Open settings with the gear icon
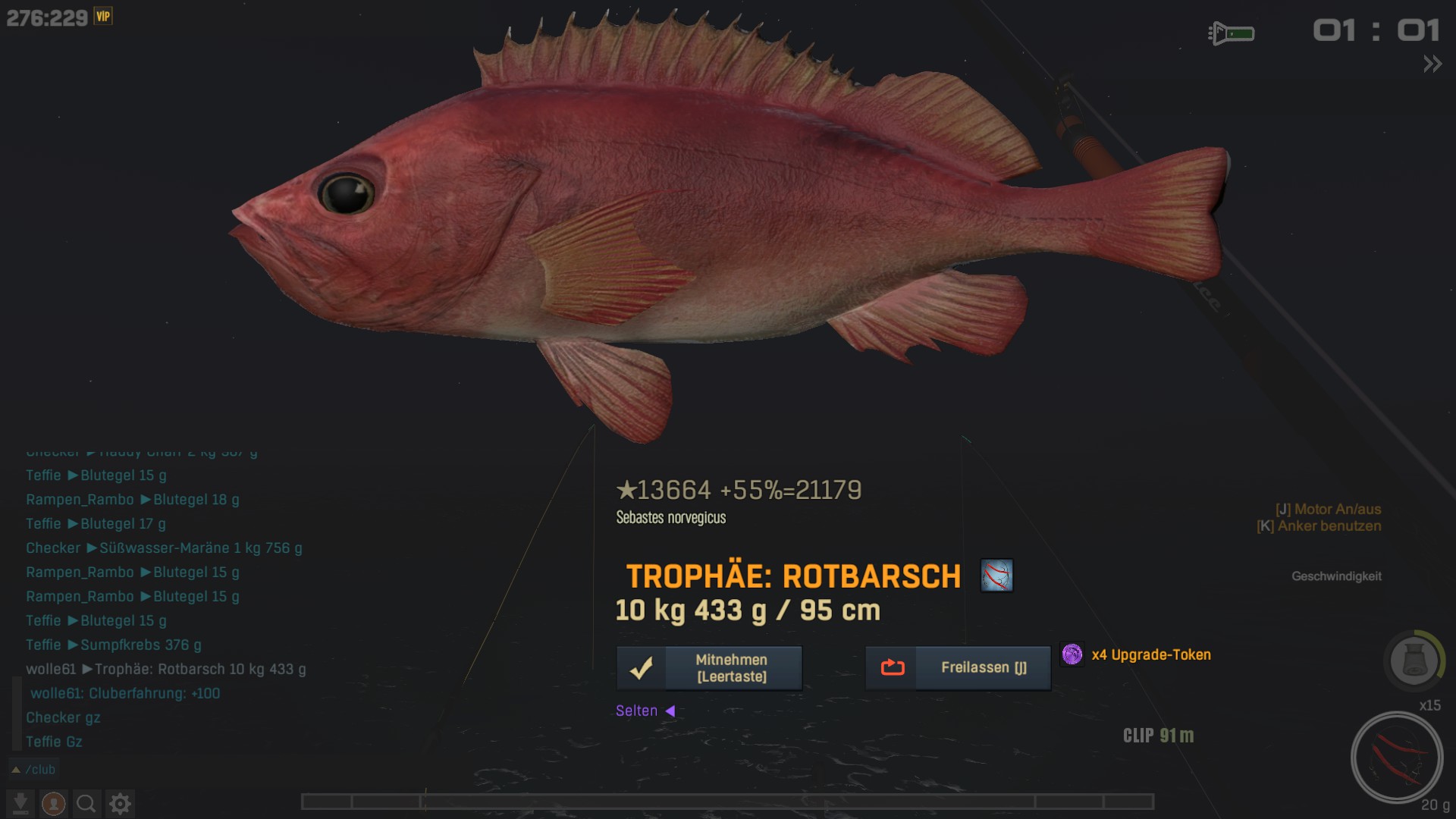 [x=120, y=803]
